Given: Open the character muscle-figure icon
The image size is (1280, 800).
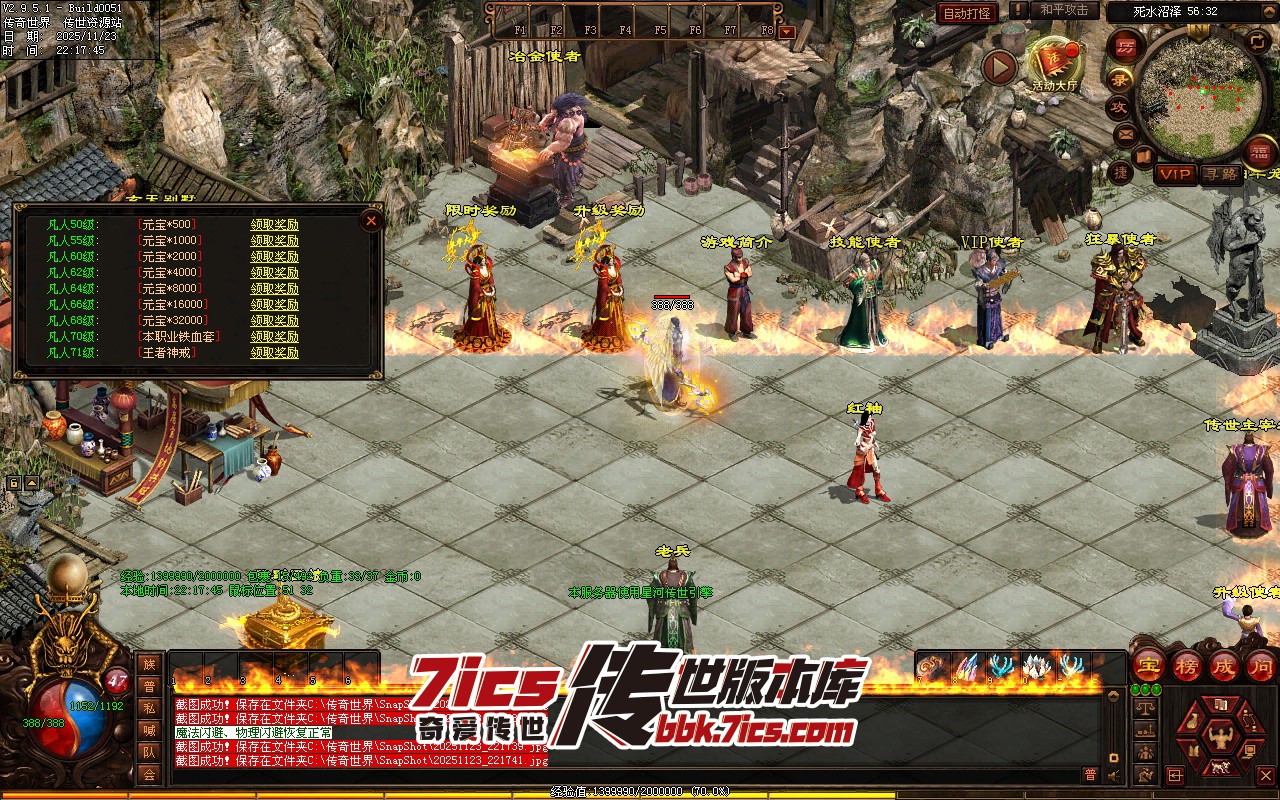Looking at the screenshot, I should click(1218, 737).
